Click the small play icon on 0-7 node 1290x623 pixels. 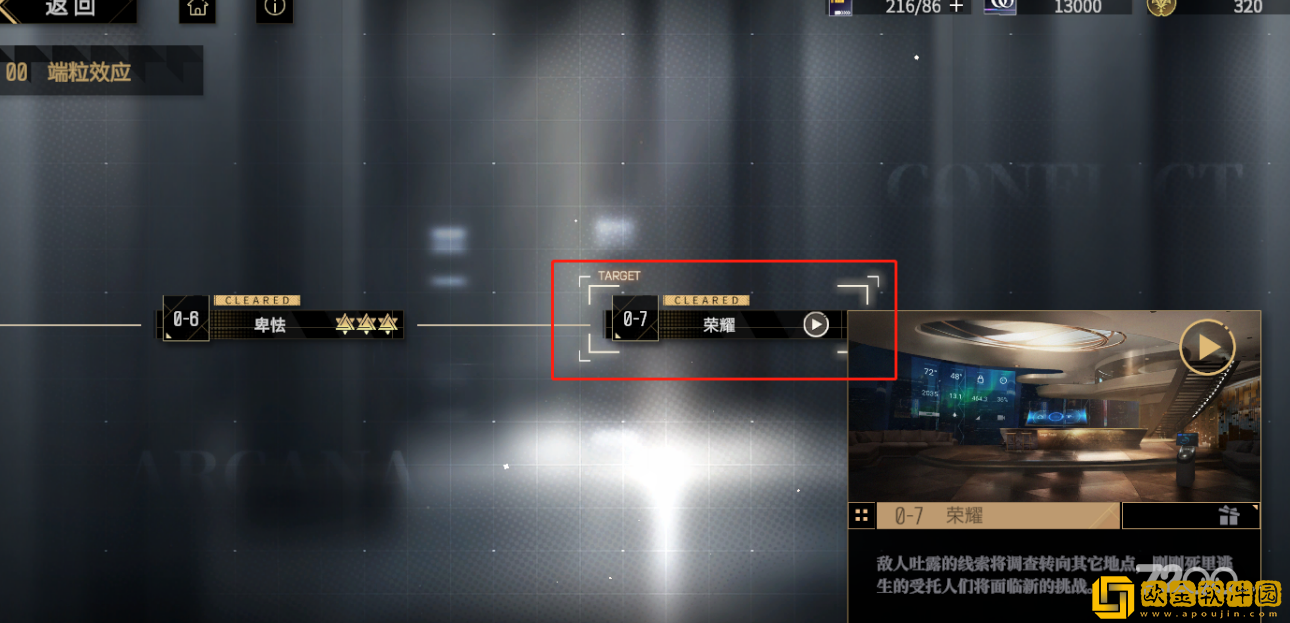816,324
